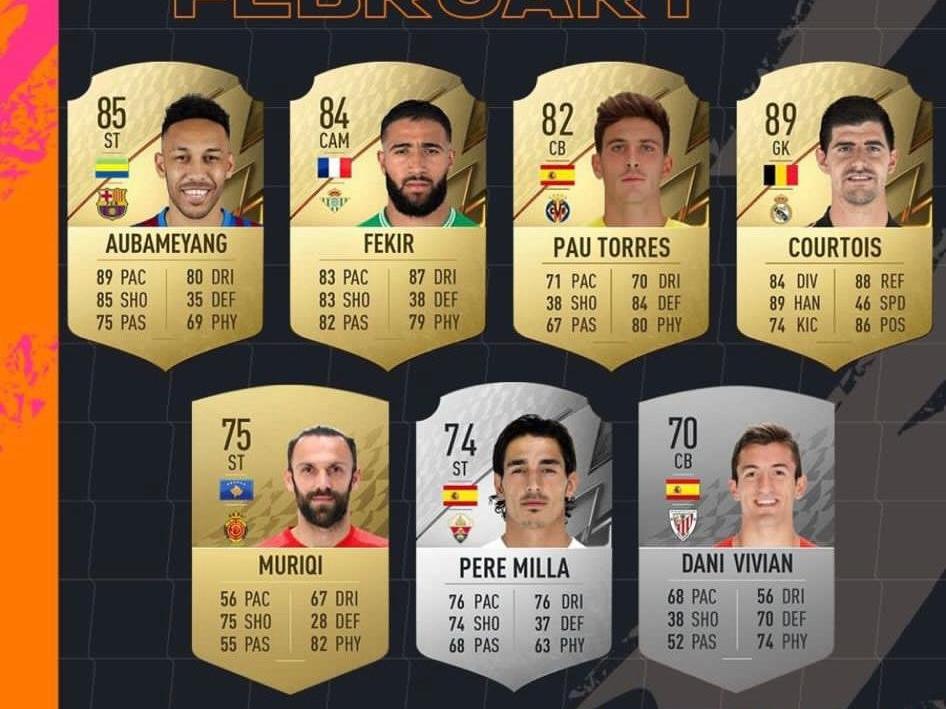Pick the Pau Torres 82 CB card
The height and width of the screenshot is (709, 946).
611,215
